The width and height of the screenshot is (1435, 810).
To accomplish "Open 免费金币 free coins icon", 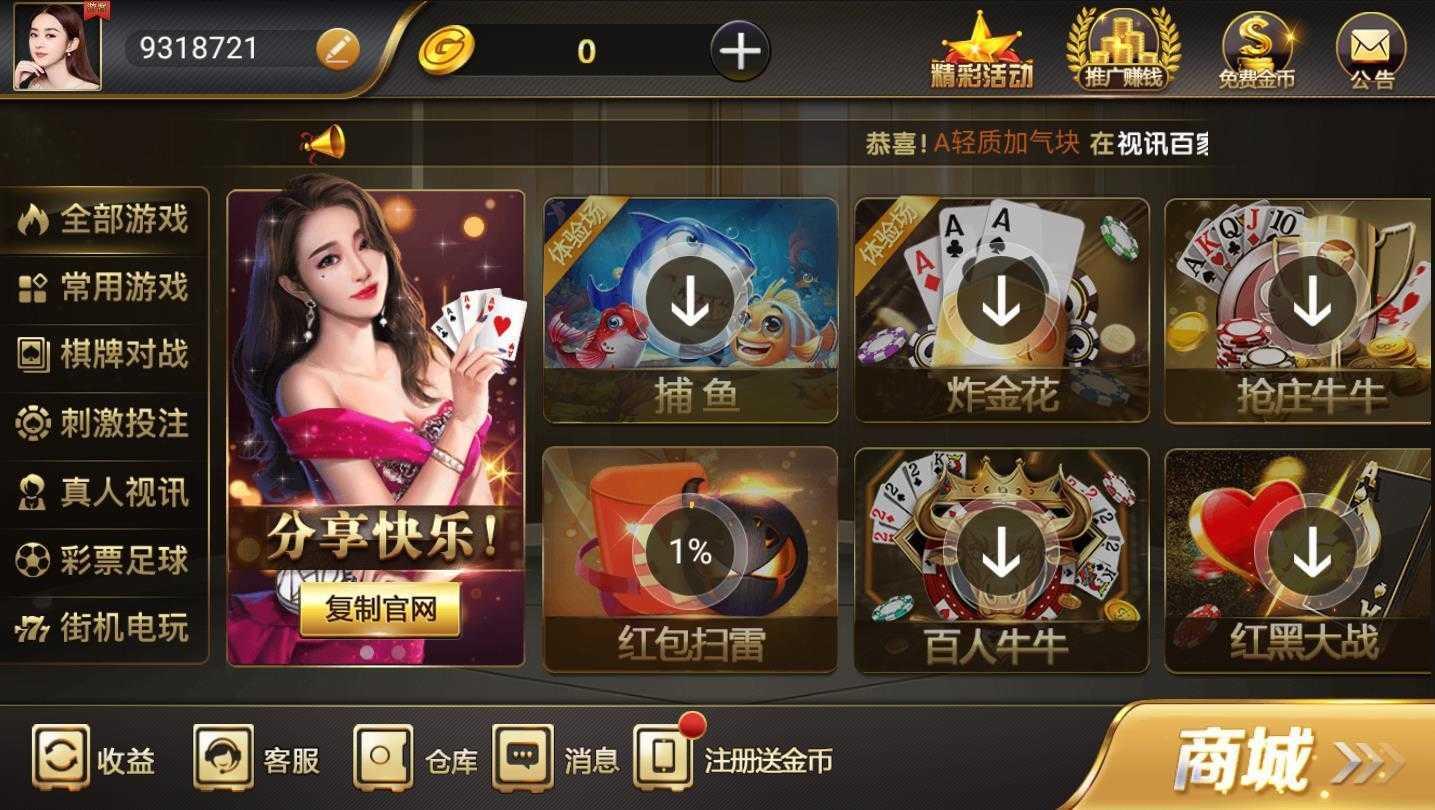I will pyautogui.click(x=1258, y=45).
